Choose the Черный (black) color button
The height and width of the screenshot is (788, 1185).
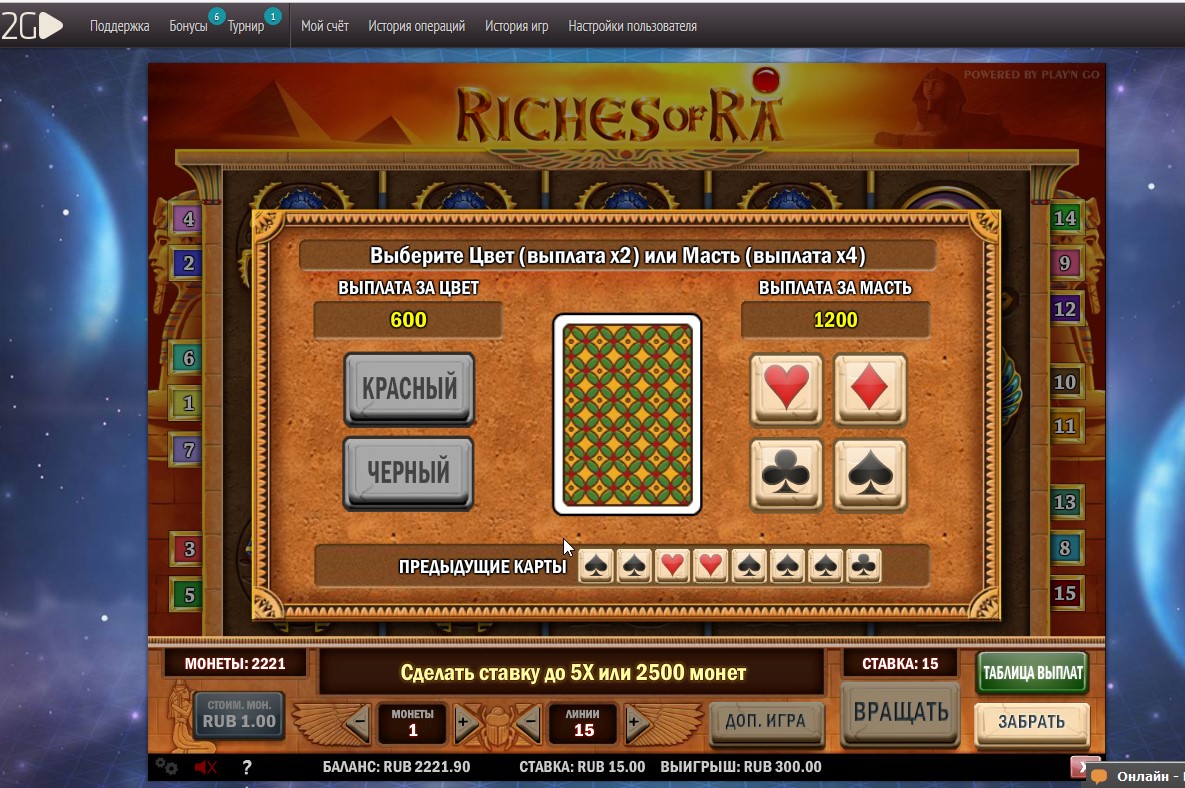[409, 472]
